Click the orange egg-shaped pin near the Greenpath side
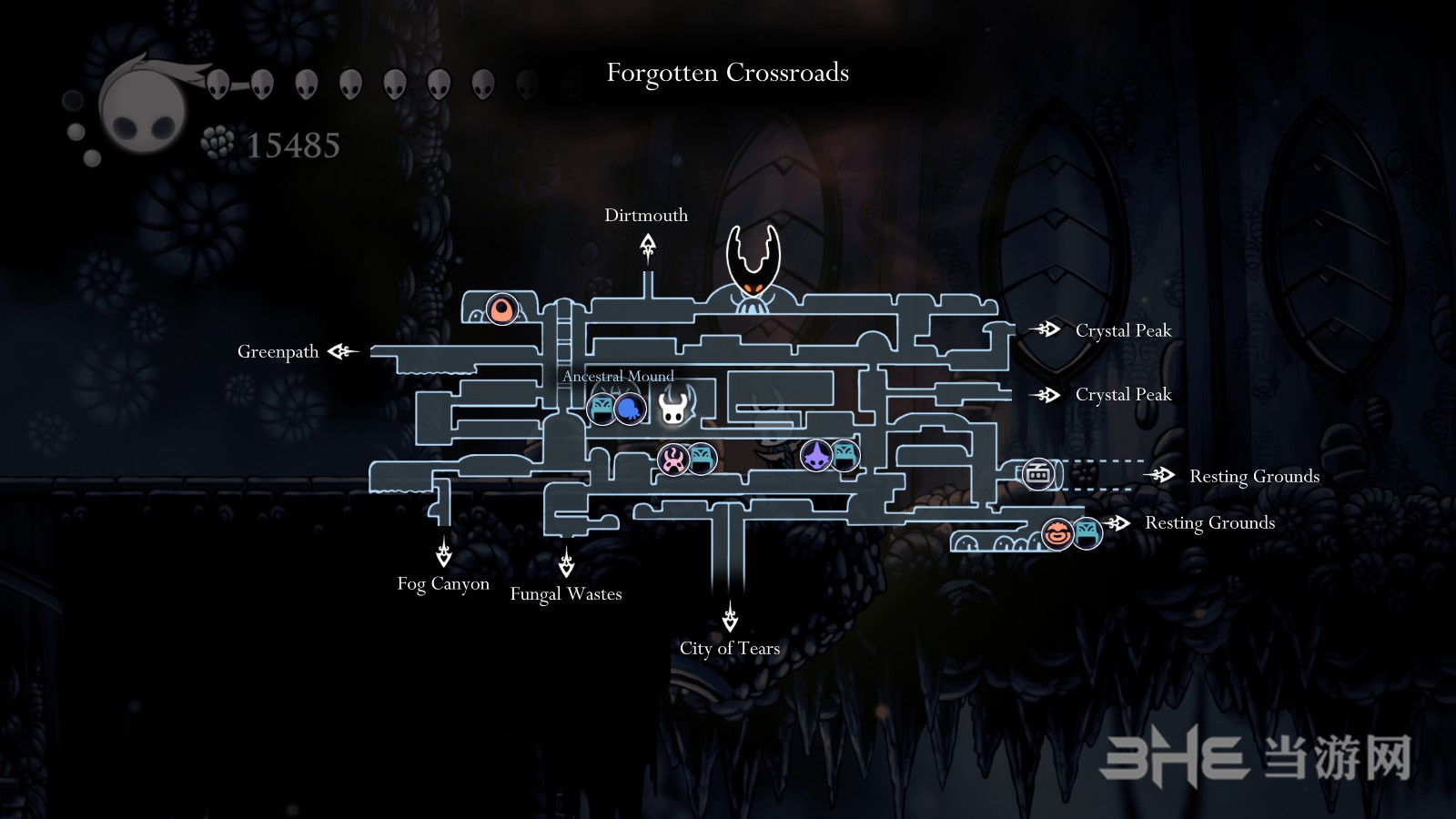The image size is (1456, 819). click(x=501, y=309)
